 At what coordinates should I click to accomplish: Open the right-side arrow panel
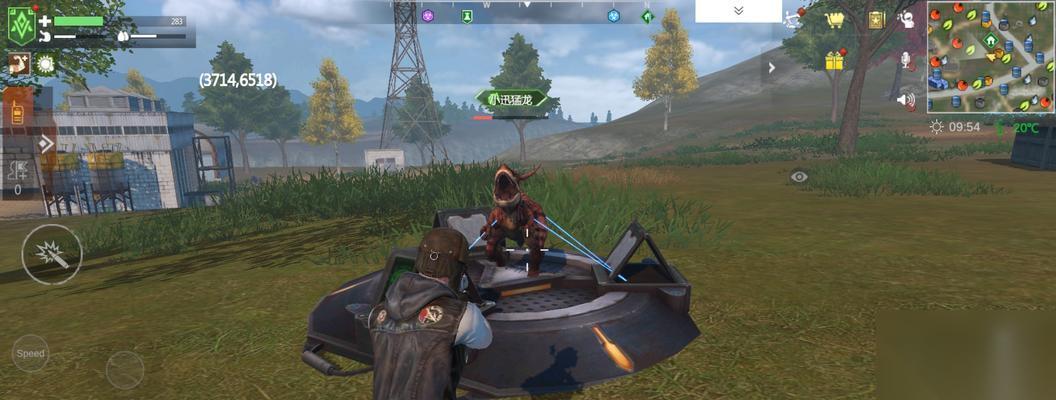tap(772, 68)
